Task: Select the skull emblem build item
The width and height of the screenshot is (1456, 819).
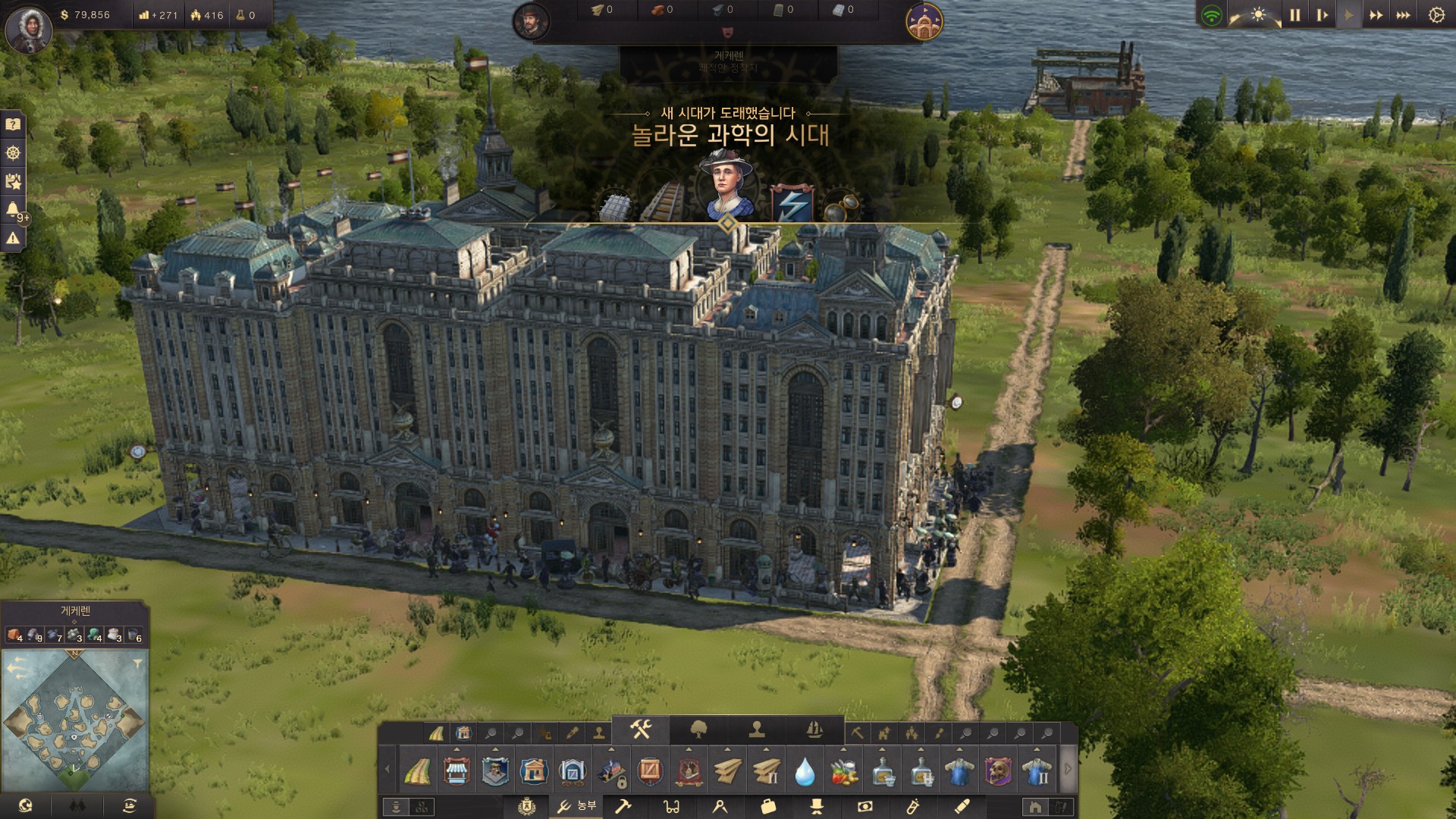Action: 999,771
